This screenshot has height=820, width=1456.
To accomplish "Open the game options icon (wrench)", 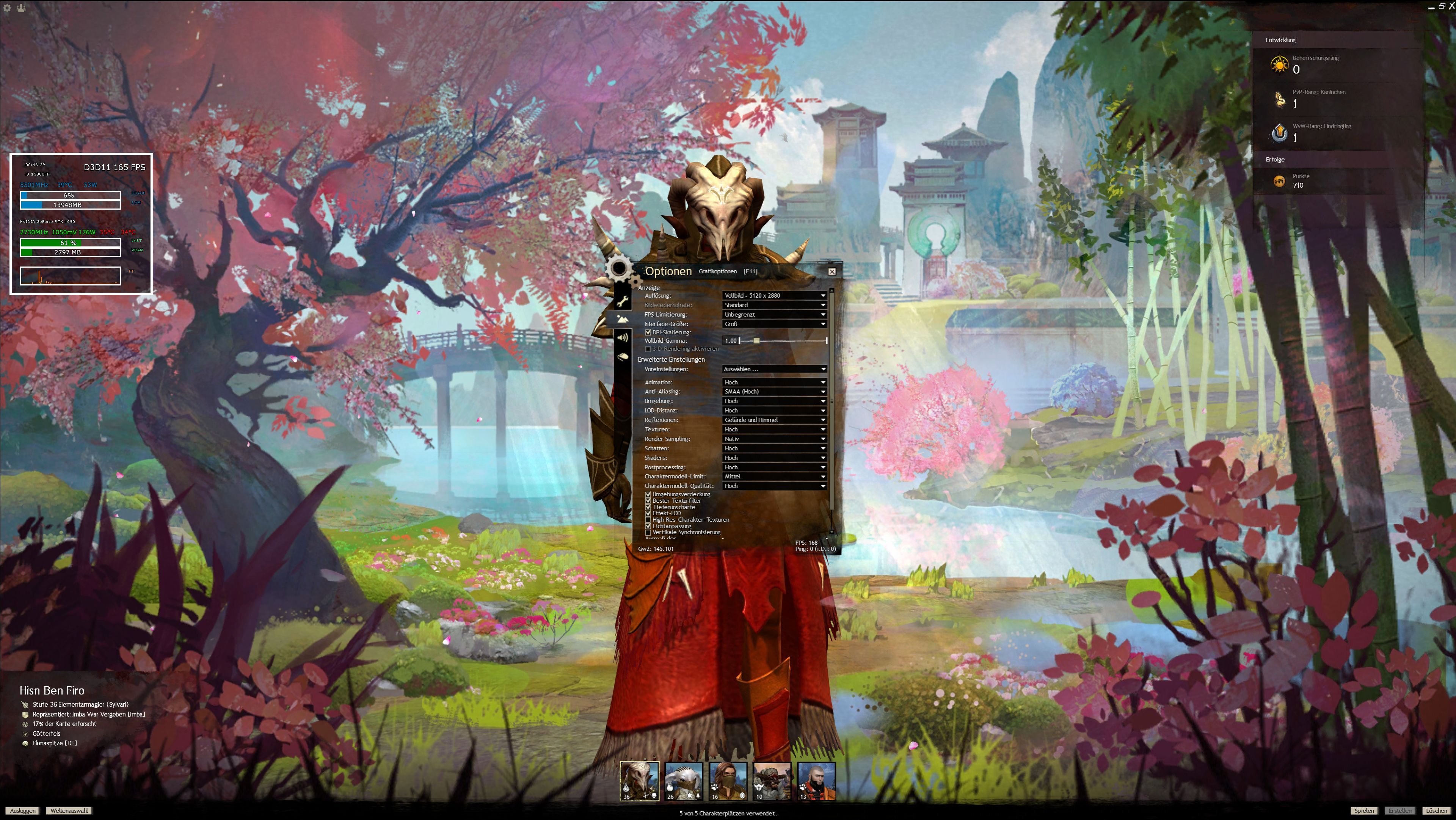I will (x=622, y=301).
